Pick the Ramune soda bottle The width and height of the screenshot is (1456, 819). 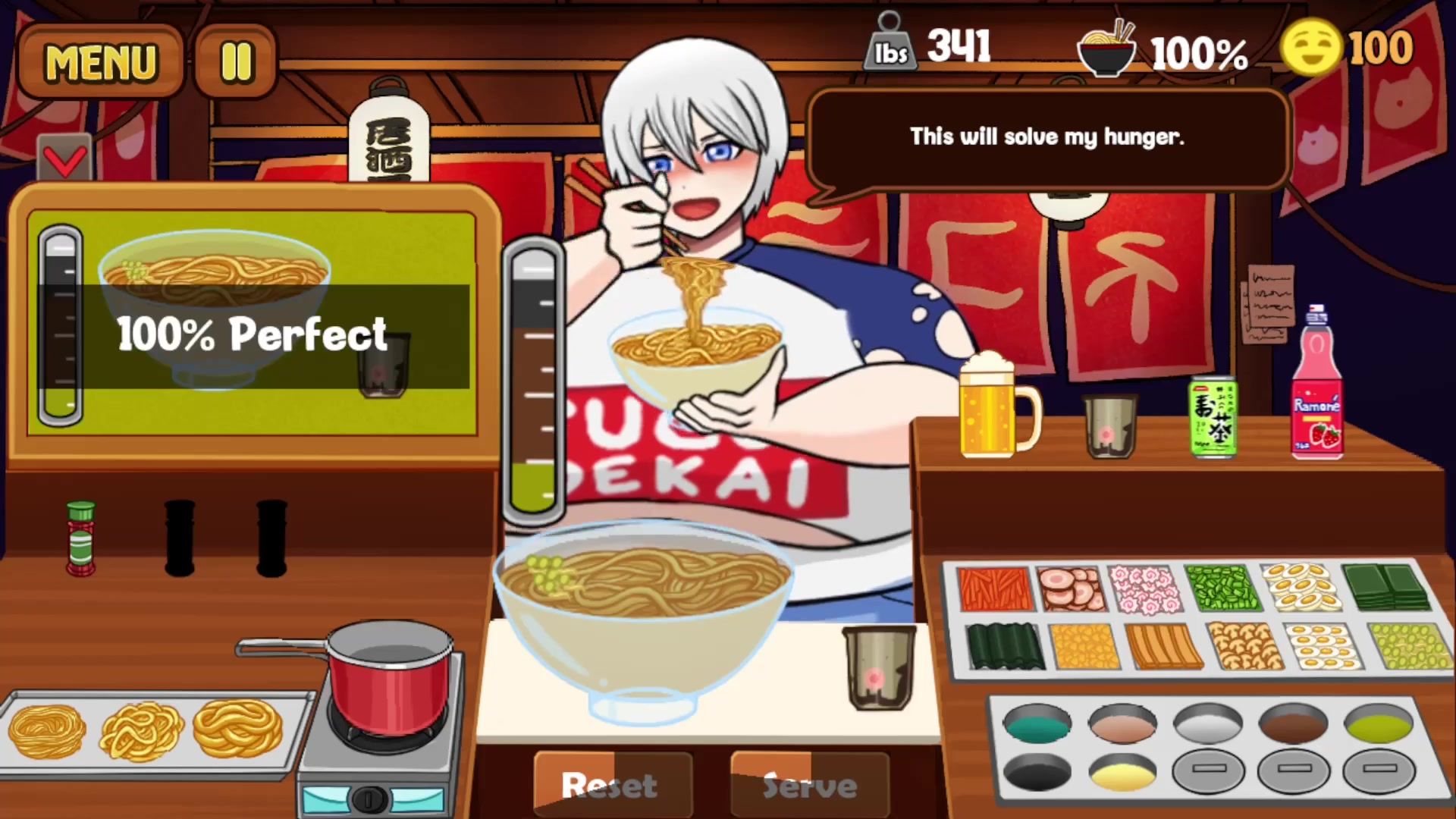pyautogui.click(x=1317, y=387)
